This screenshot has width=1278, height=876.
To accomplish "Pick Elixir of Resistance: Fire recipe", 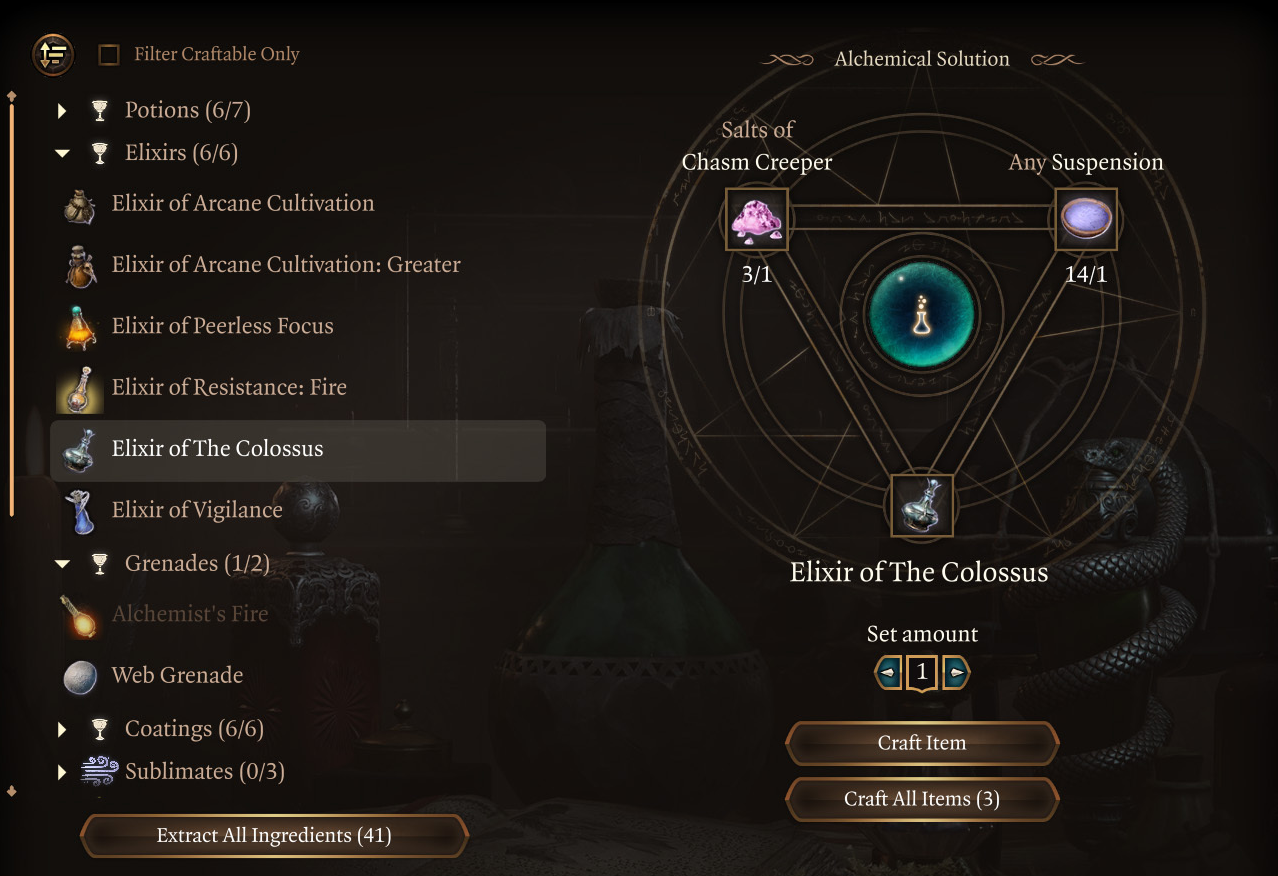I will (x=229, y=387).
